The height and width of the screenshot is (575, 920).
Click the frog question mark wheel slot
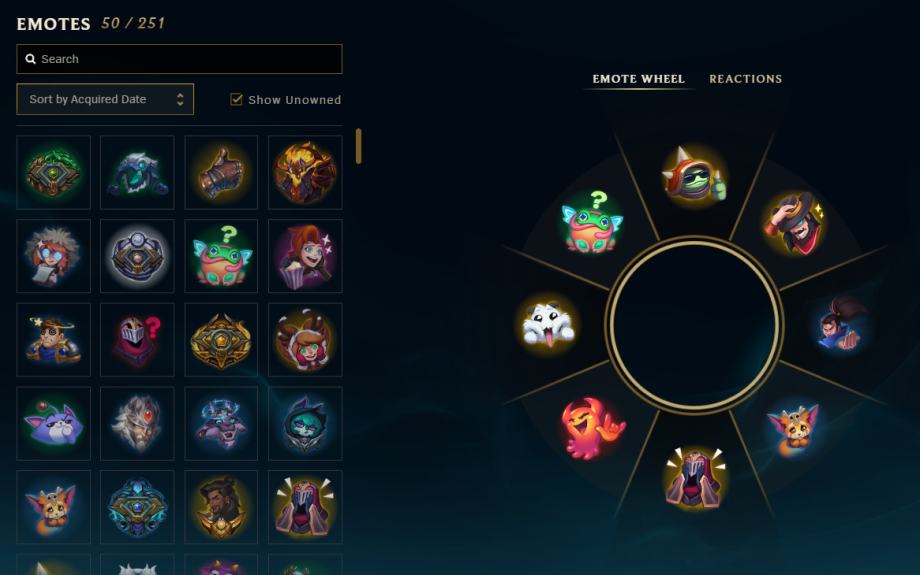[x=591, y=222]
